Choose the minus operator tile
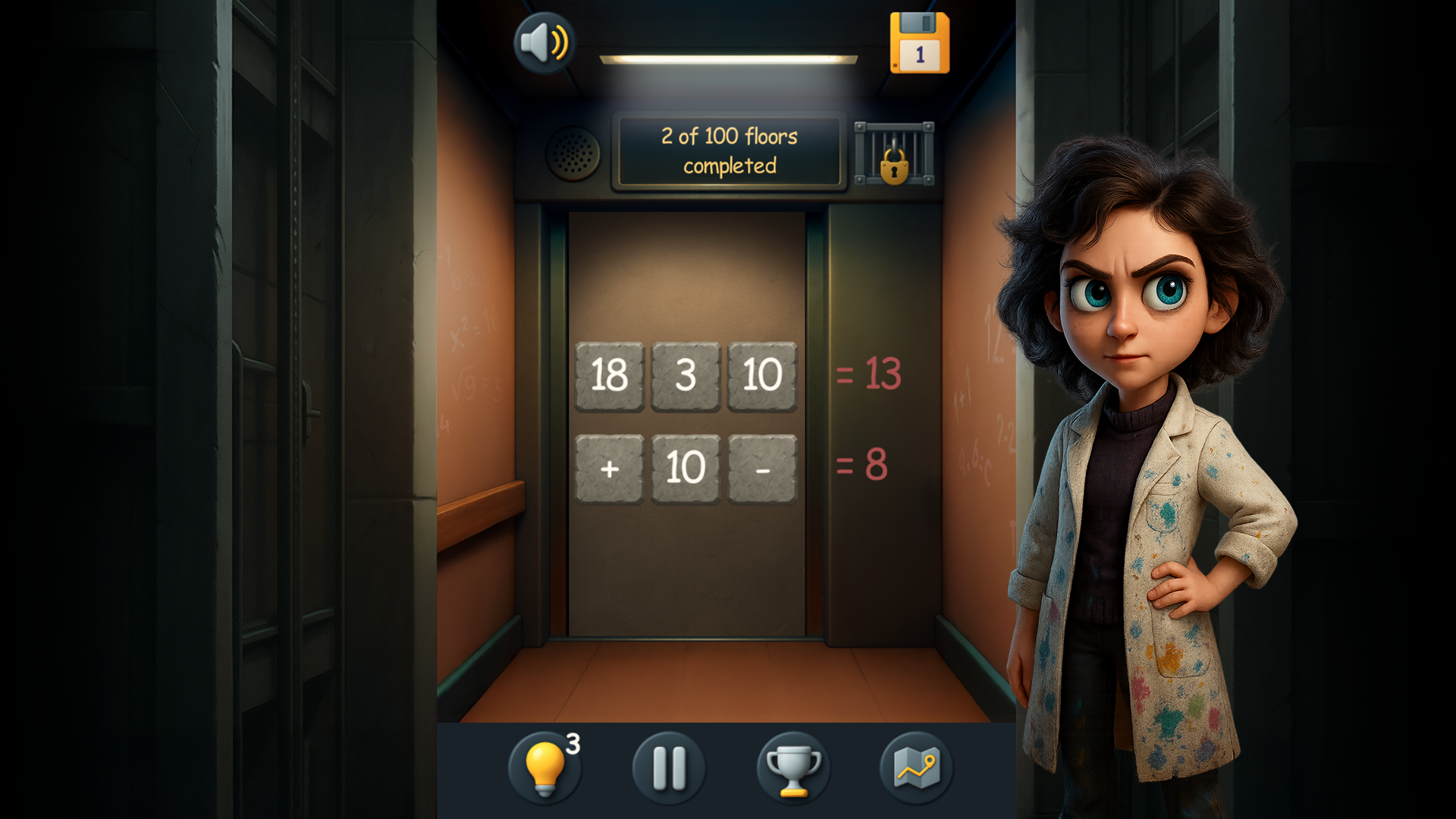This screenshot has width=1456, height=819. coord(762,467)
